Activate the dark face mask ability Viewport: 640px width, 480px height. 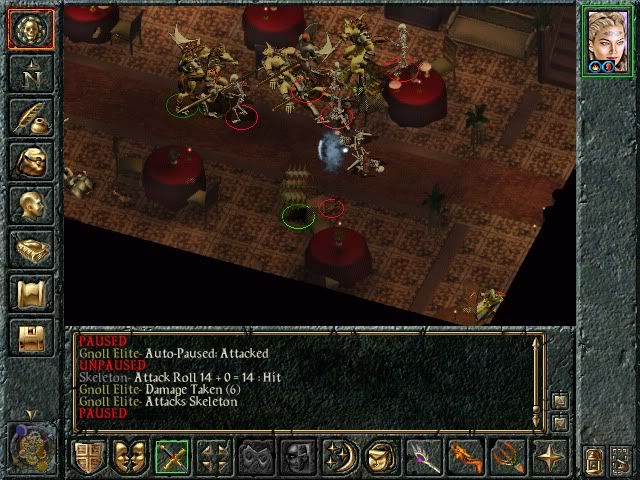tap(298, 457)
